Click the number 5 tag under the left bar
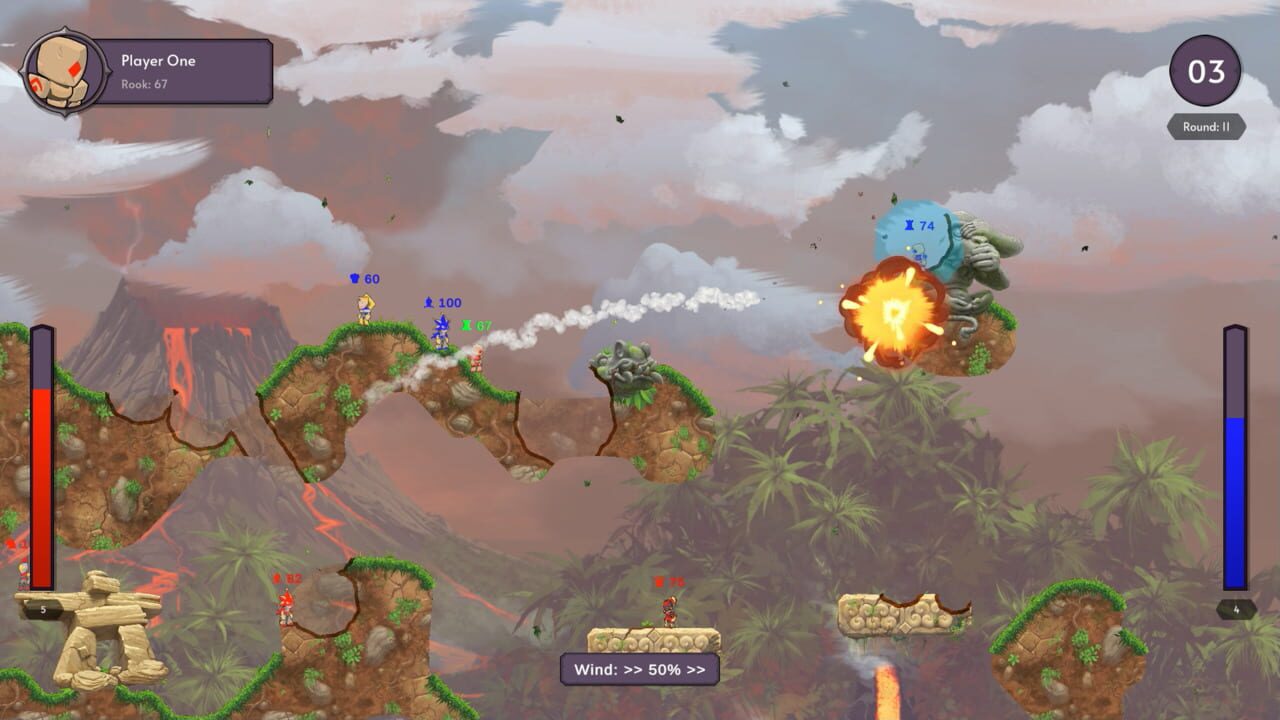Image resolution: width=1280 pixels, height=720 pixels. pos(43,608)
